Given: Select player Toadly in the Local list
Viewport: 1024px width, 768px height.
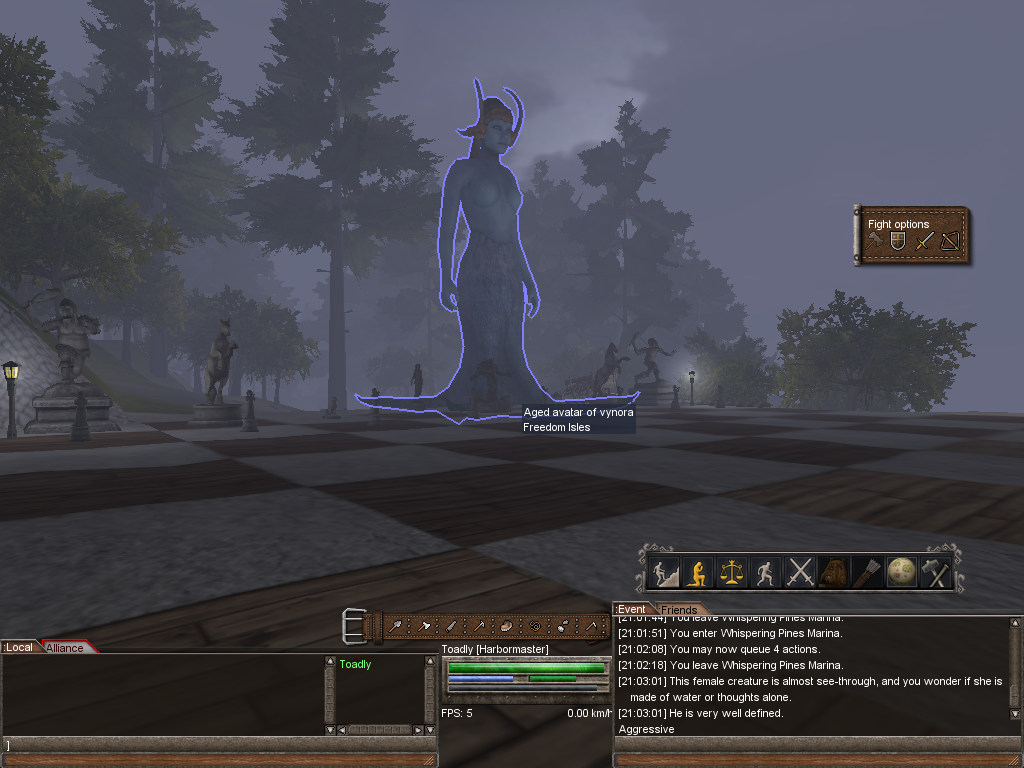Looking at the screenshot, I should click(355, 664).
